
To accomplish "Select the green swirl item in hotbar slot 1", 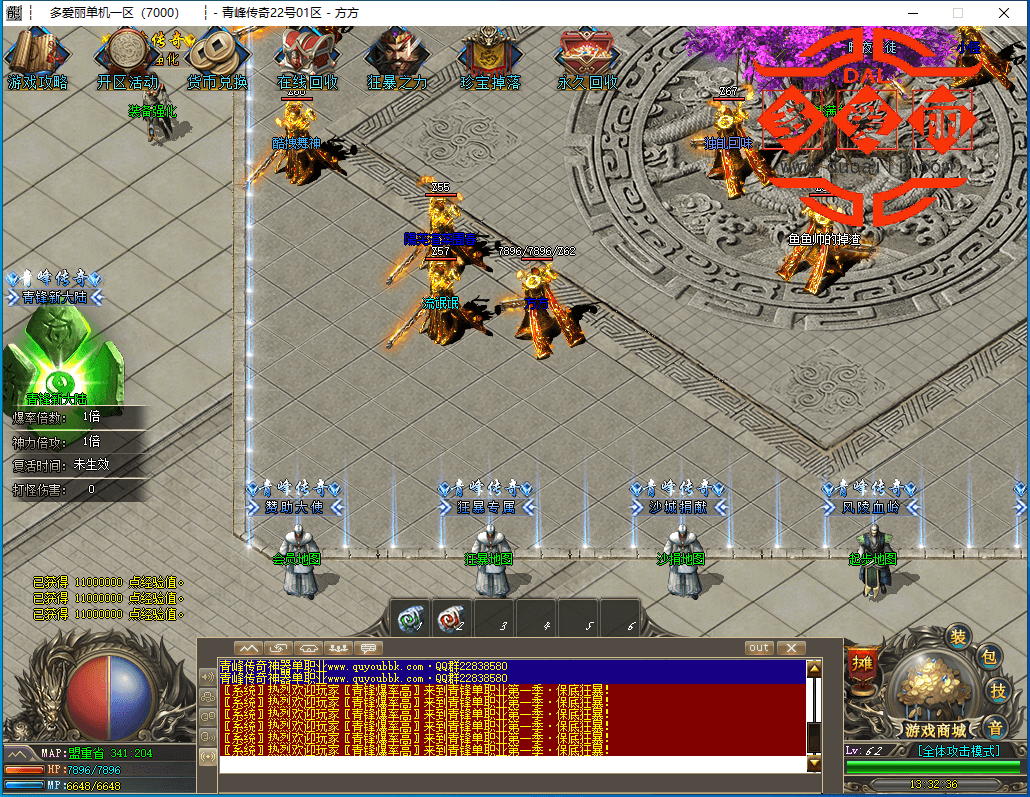I will pyautogui.click(x=410, y=617).
